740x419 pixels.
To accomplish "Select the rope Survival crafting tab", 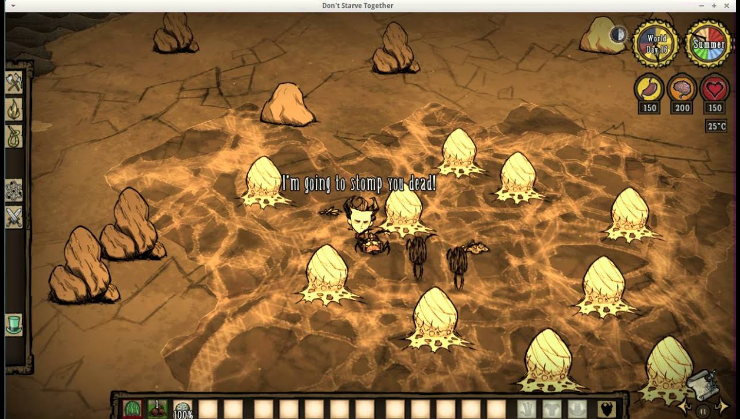I will [14, 136].
